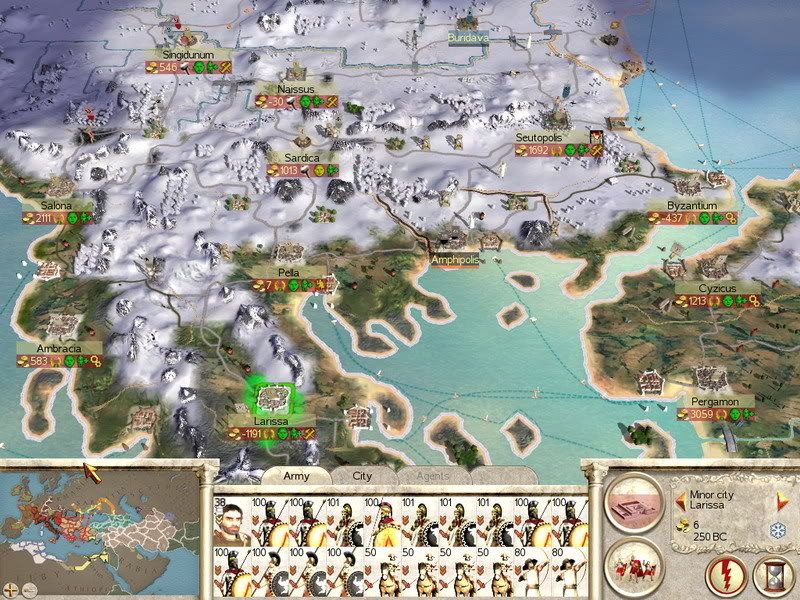Open the faction overview lightning button
Screen dimensions: 800x600
pyautogui.click(x=727, y=577)
